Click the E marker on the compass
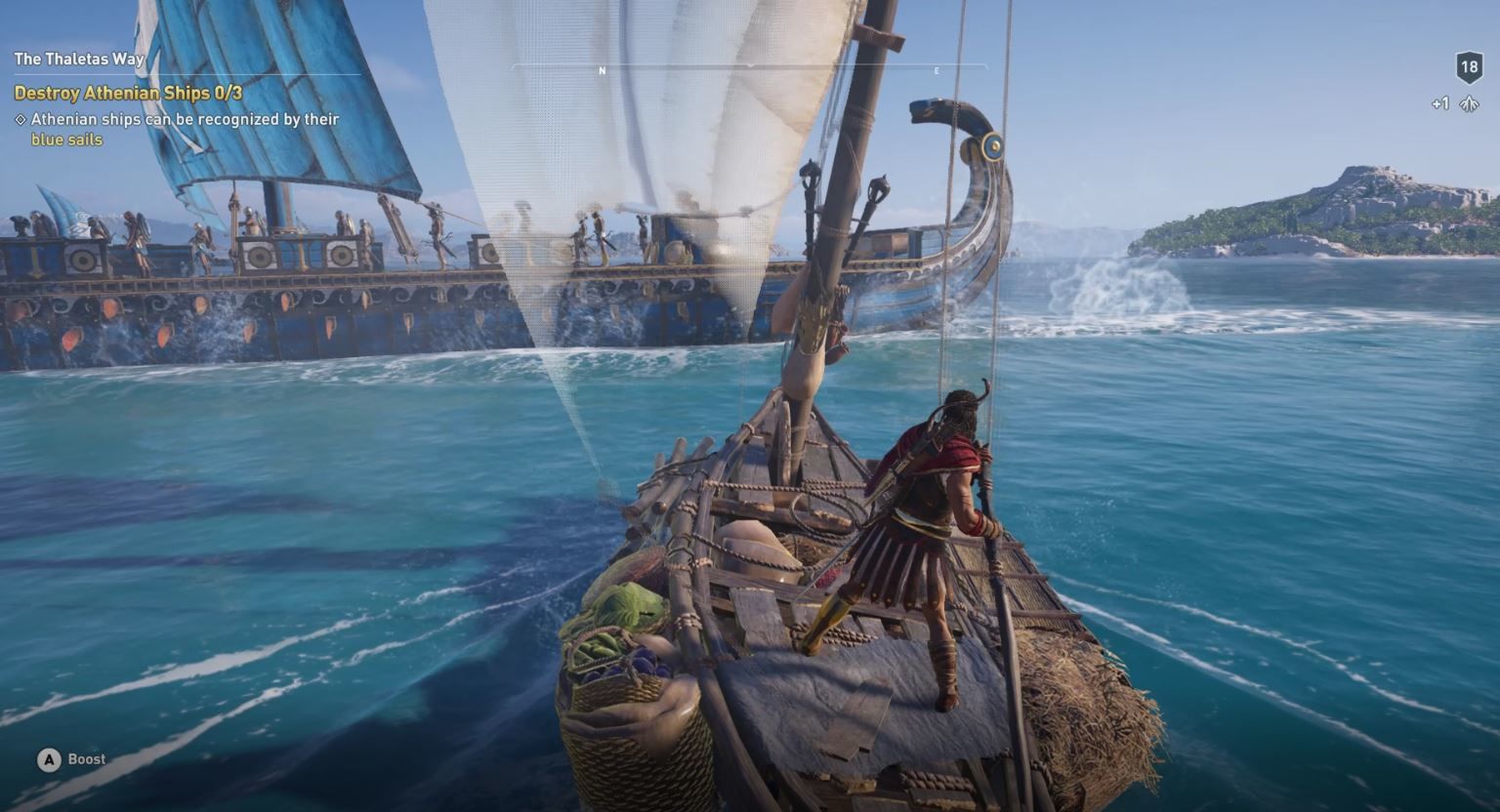The height and width of the screenshot is (812, 1500). coord(937,68)
